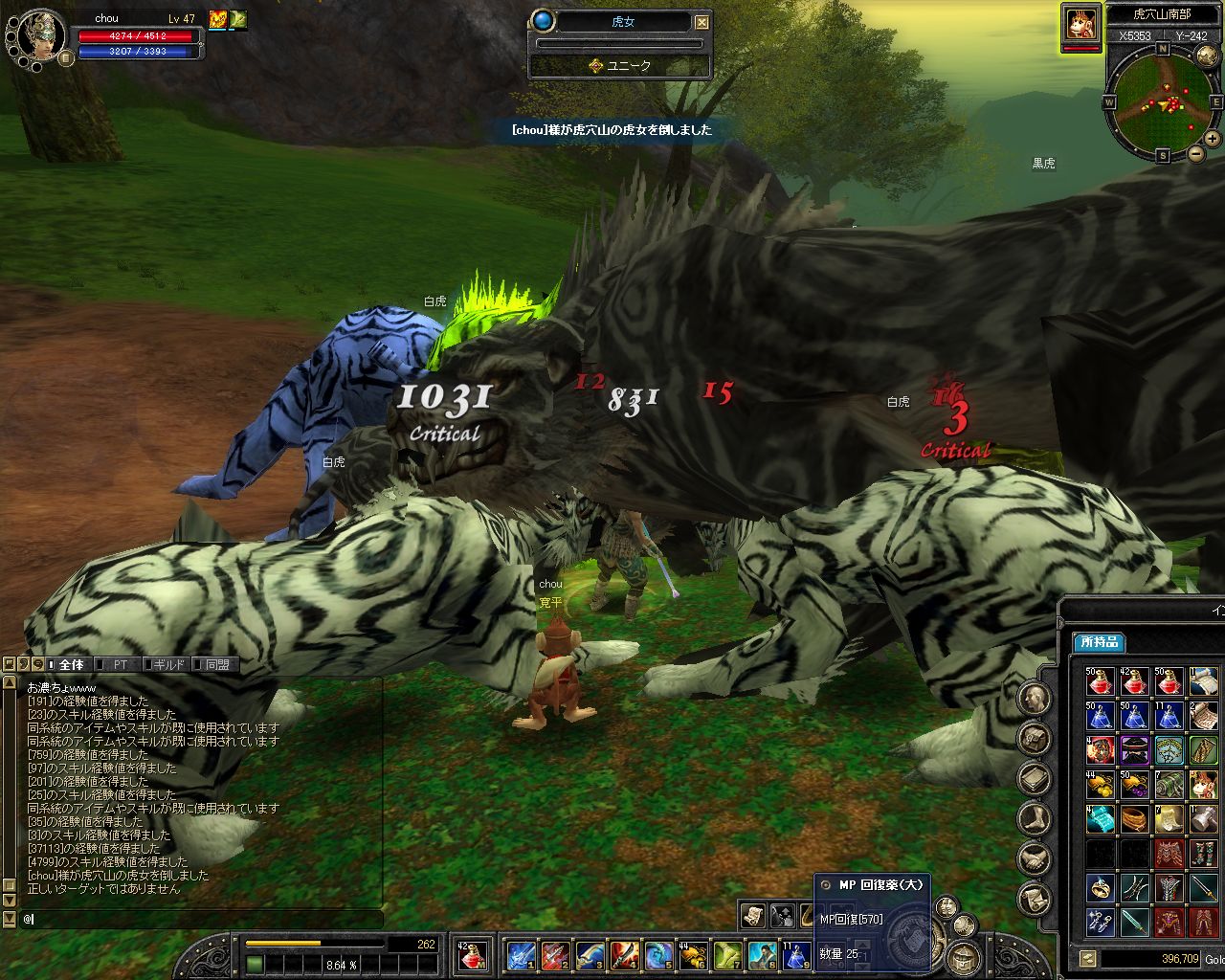Open the world map globe button

(x=1208, y=55)
